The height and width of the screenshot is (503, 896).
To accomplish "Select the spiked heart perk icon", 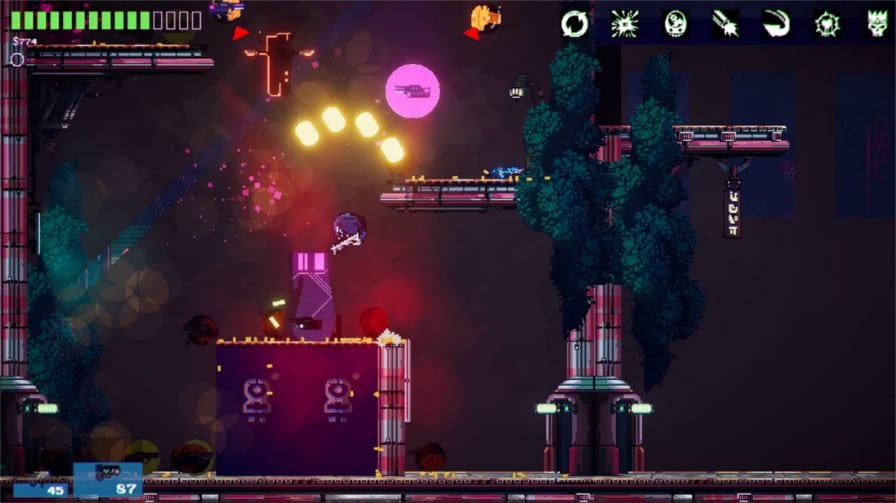I will tap(827, 23).
